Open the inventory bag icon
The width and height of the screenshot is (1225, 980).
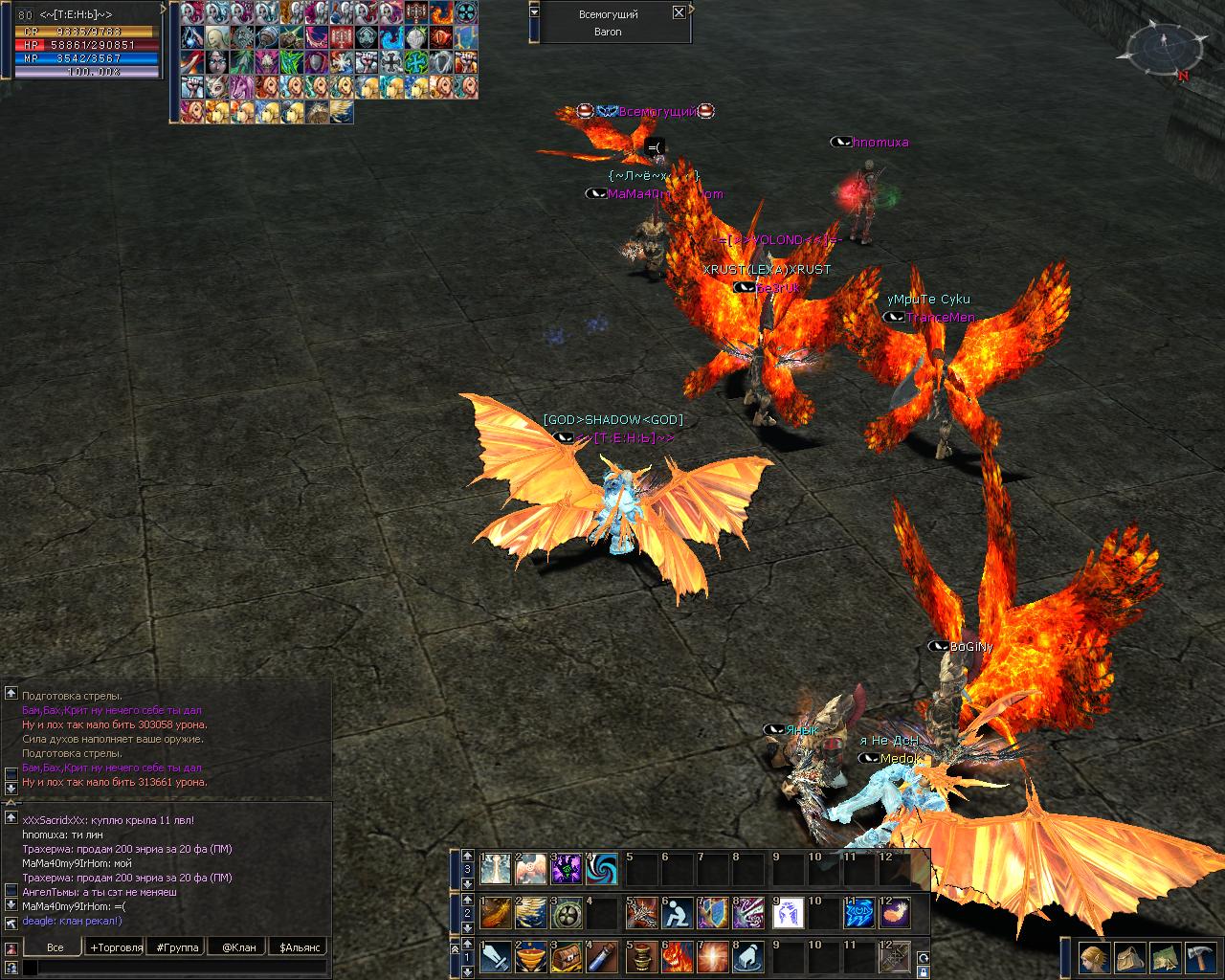click(1128, 958)
